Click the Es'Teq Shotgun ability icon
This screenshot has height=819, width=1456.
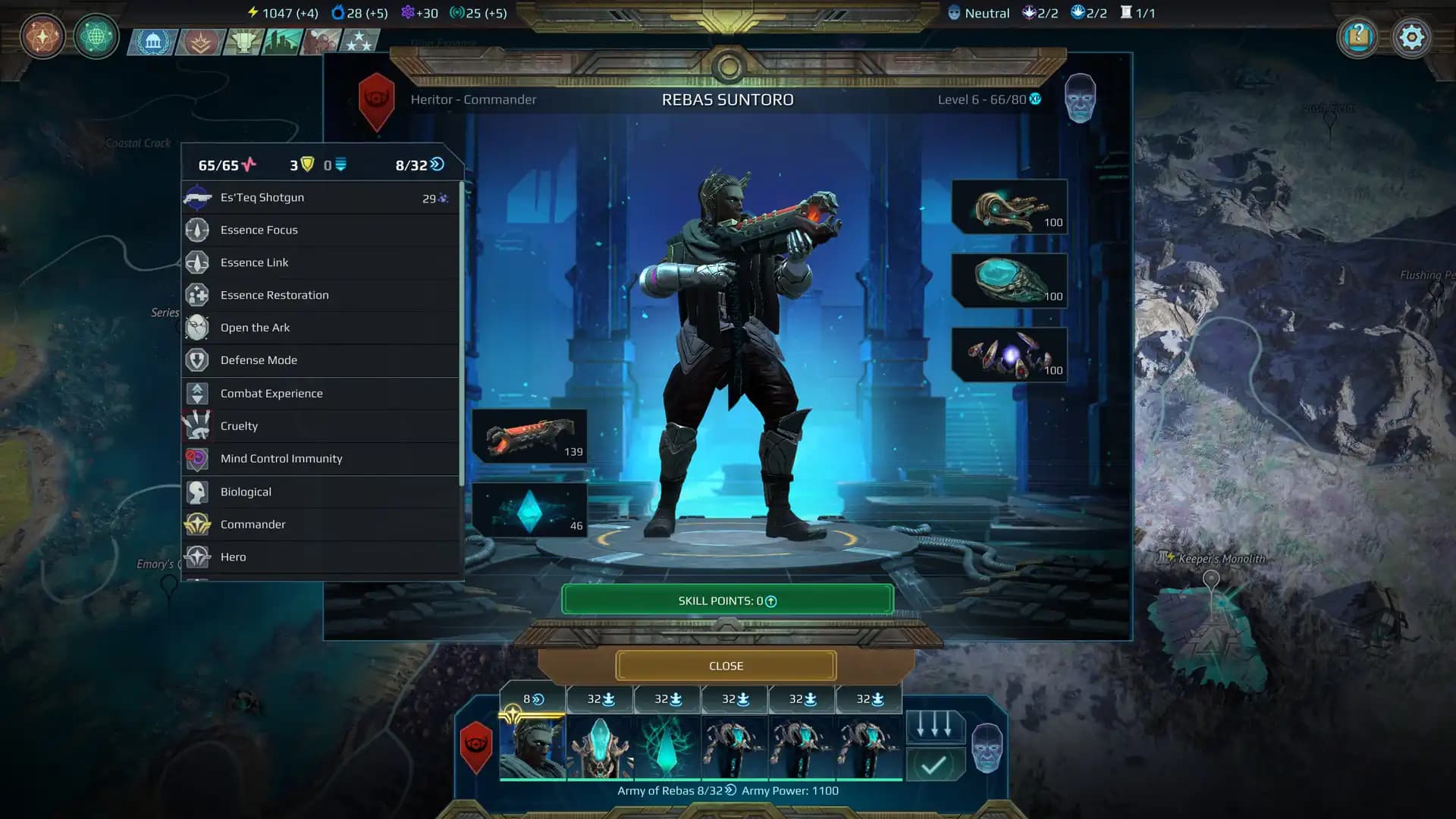pos(198,197)
